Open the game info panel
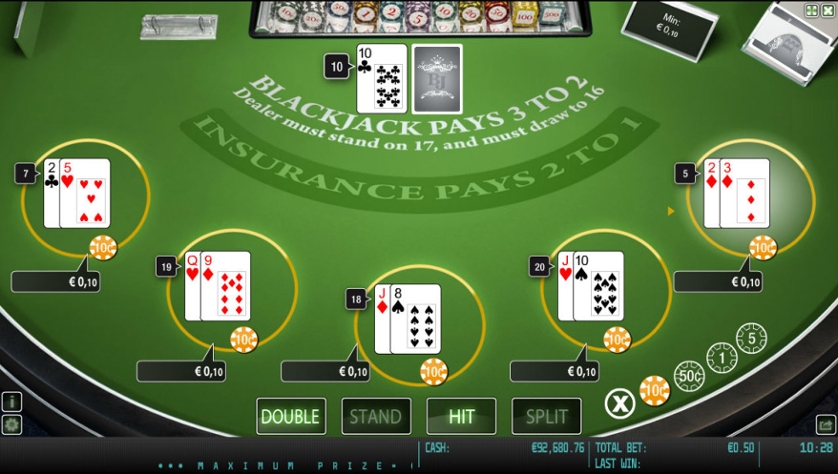The image size is (838, 474). coord(12,402)
